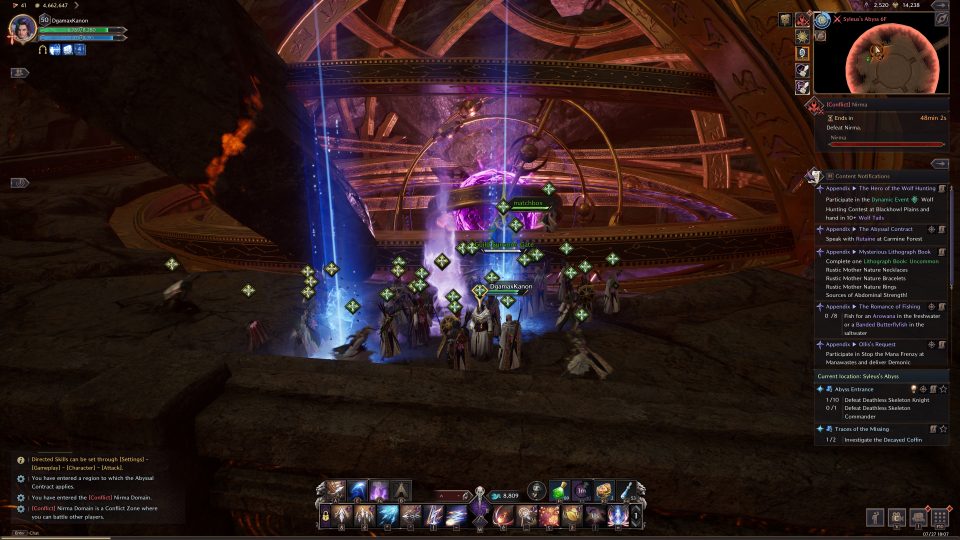The image size is (960, 540).
Task: Show the Abyss Entrance quest hint lightbulb
Action: click(913, 389)
